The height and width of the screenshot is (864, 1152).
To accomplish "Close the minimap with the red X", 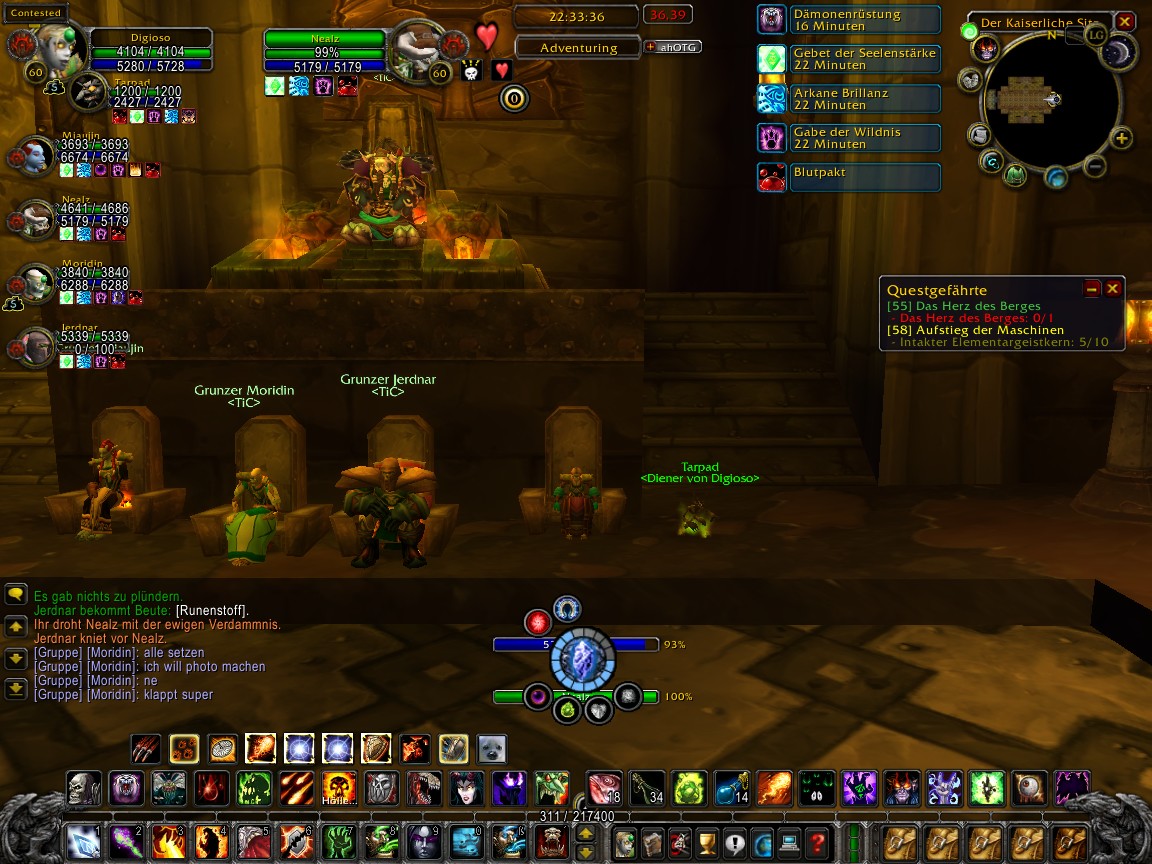I will coord(1125,21).
